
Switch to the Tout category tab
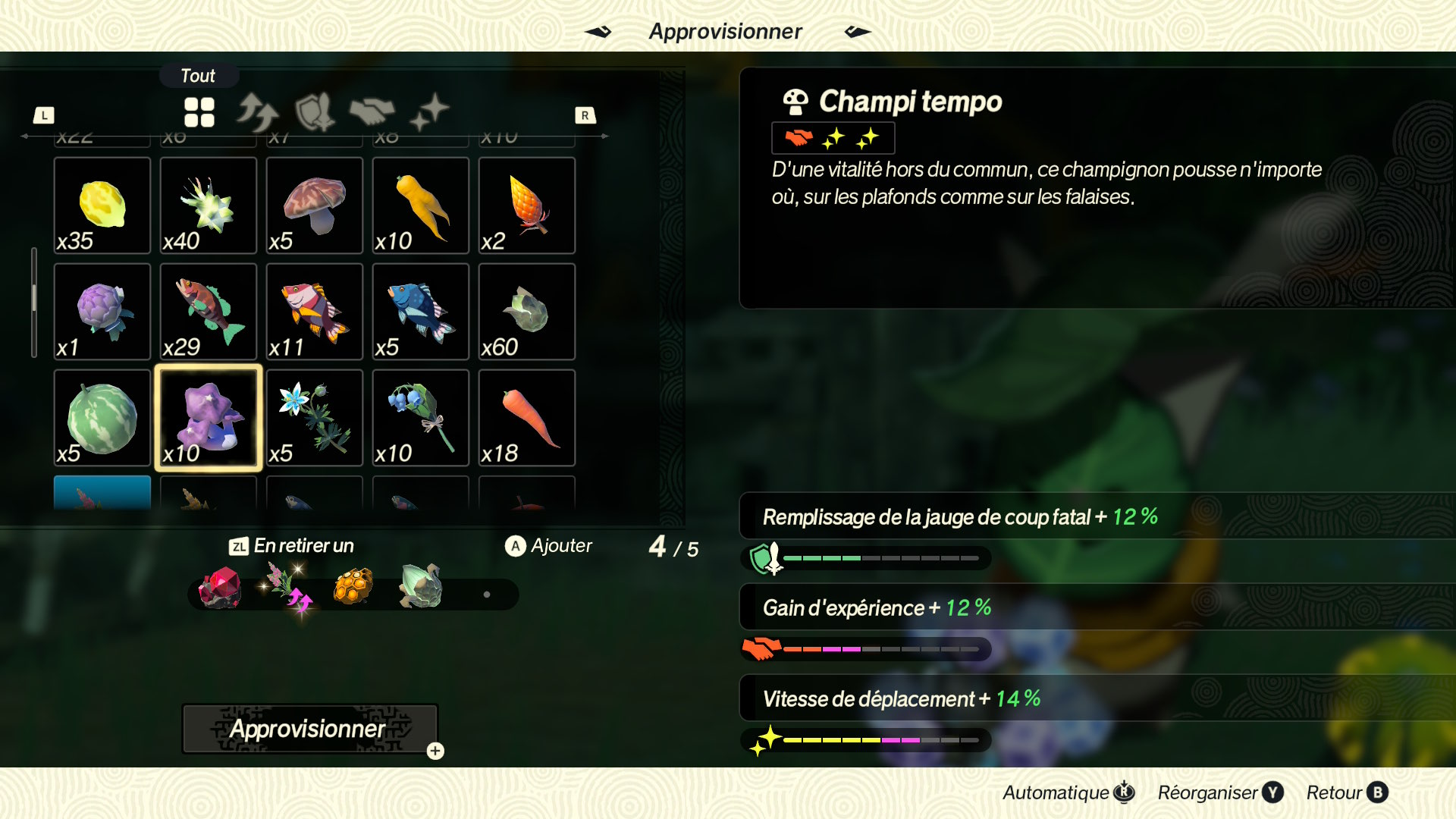(x=199, y=112)
